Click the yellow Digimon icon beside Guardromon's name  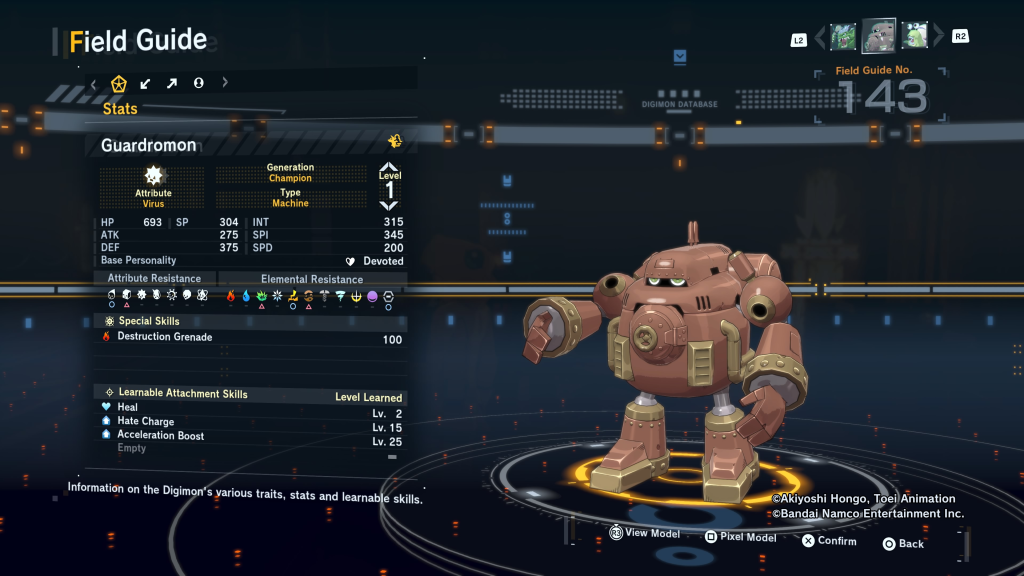click(395, 142)
